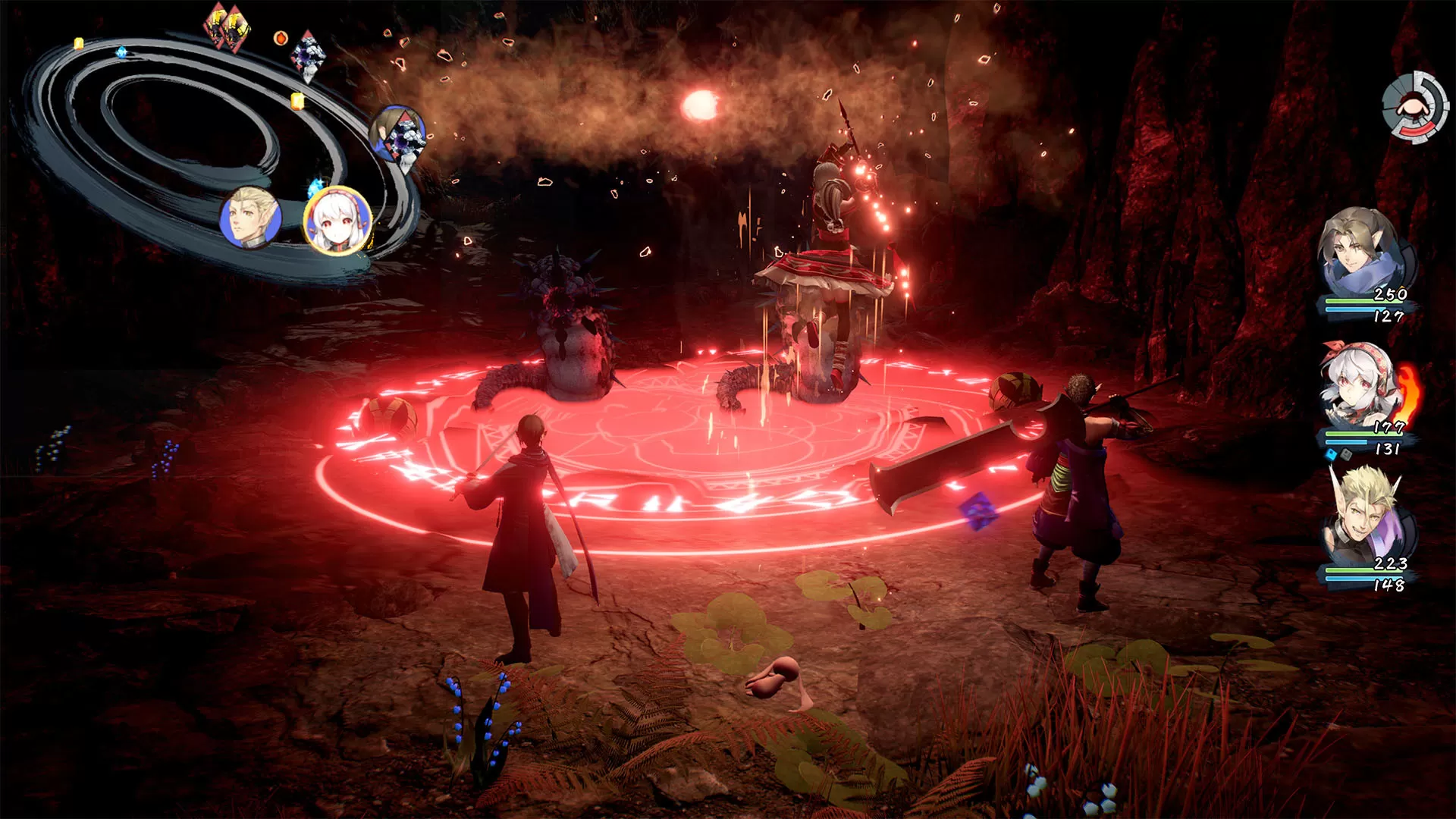Select the brown-haired scarf party member portrait

[1360, 252]
